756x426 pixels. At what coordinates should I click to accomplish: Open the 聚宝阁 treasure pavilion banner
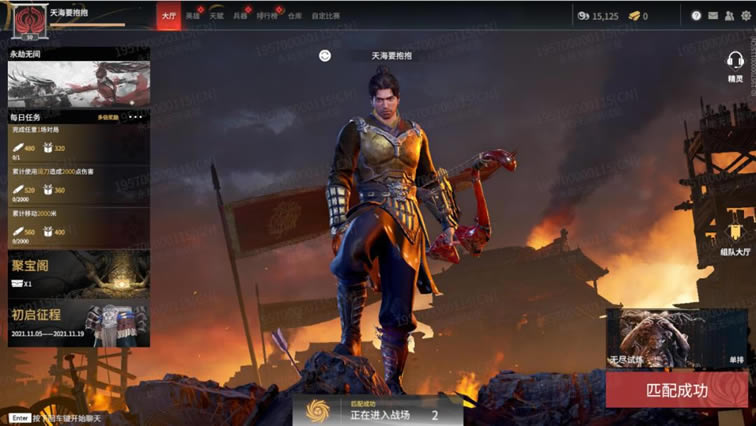point(78,273)
